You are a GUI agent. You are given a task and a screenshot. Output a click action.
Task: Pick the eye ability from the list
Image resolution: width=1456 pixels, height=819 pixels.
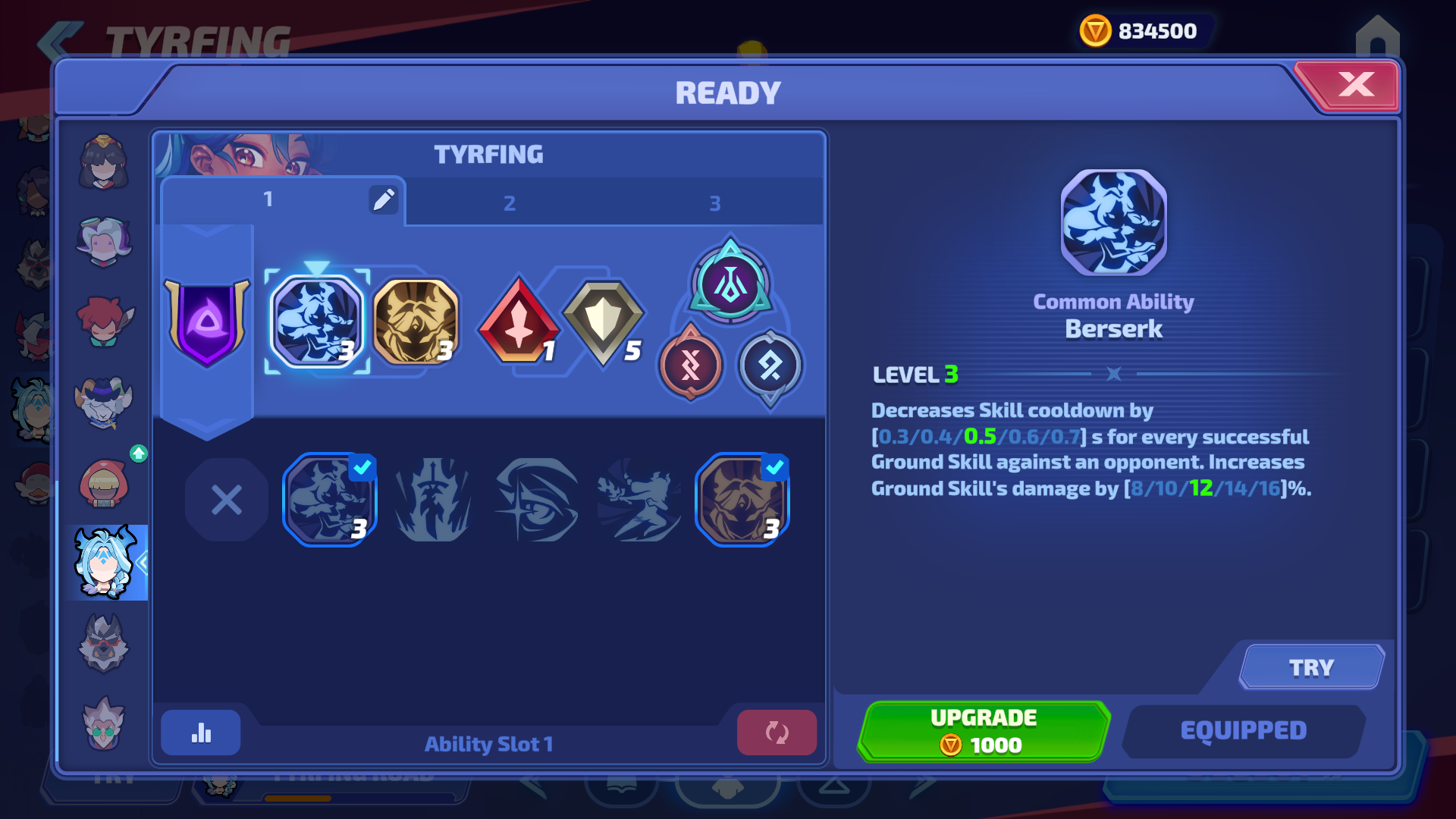[536, 500]
